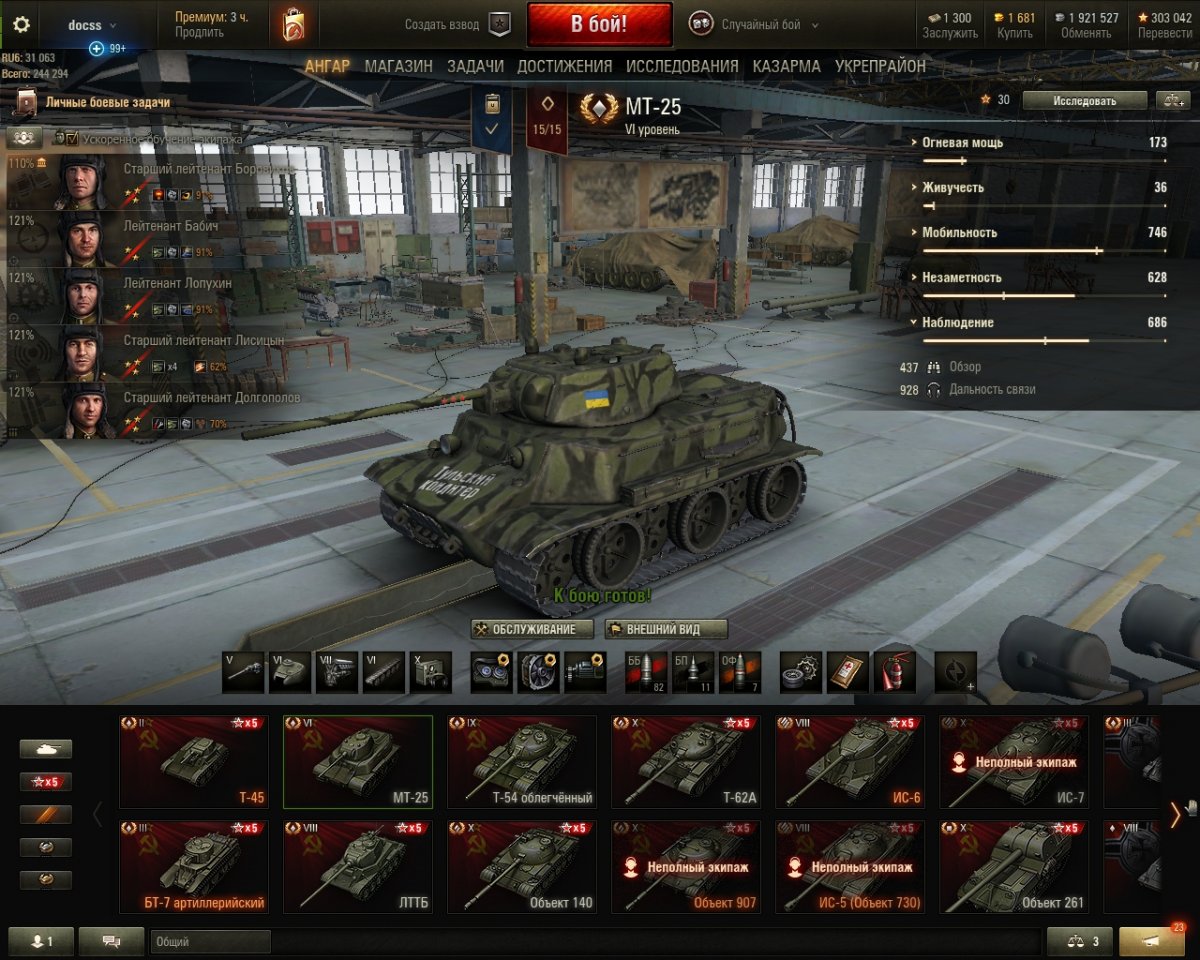Open the ОБСЛУЖИВАНИЕ service window

[x=532, y=629]
